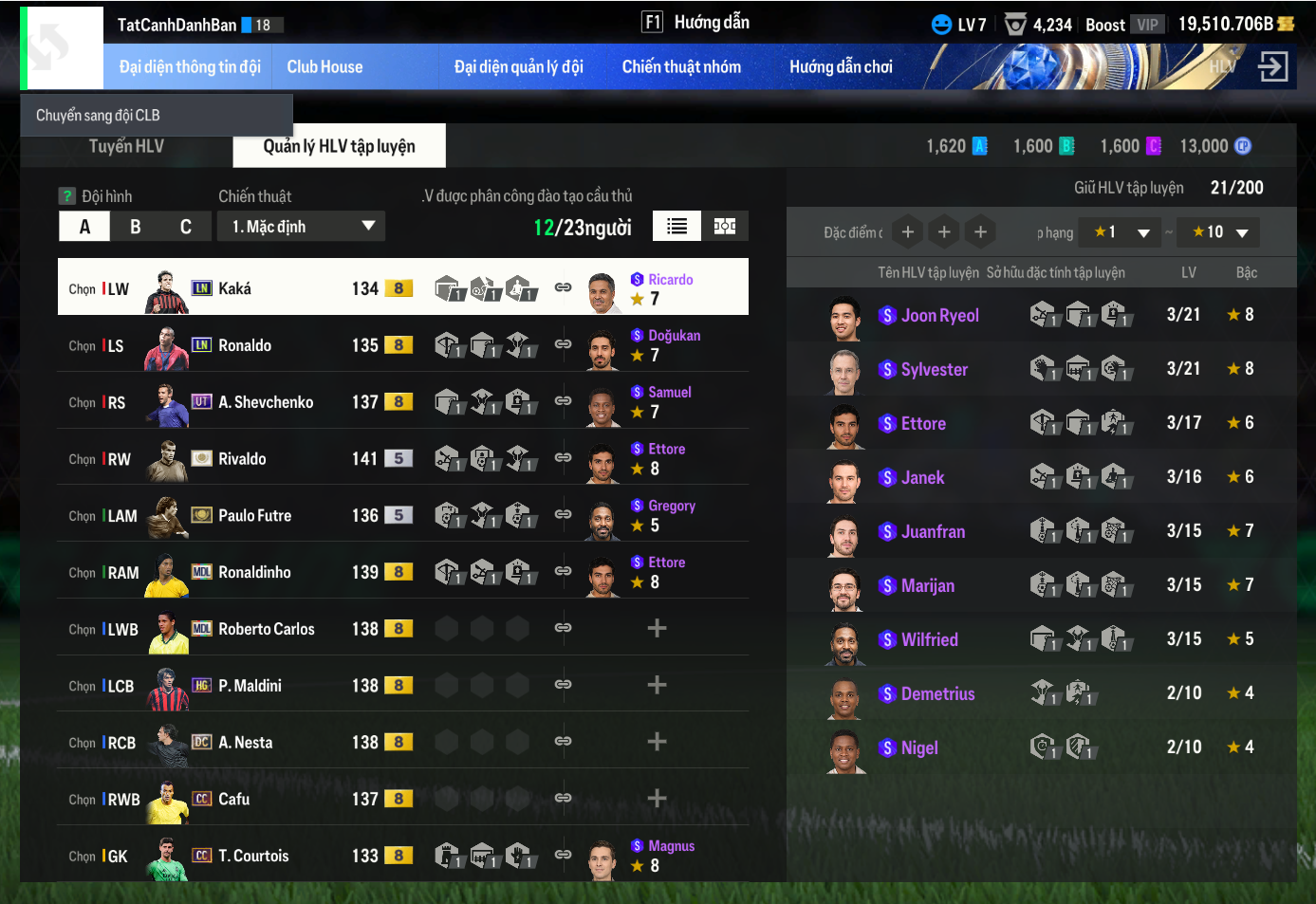Viewport: 1316px width, 904px height.
Task: Assign a coach to Roberto Carlos
Action: click(x=657, y=629)
